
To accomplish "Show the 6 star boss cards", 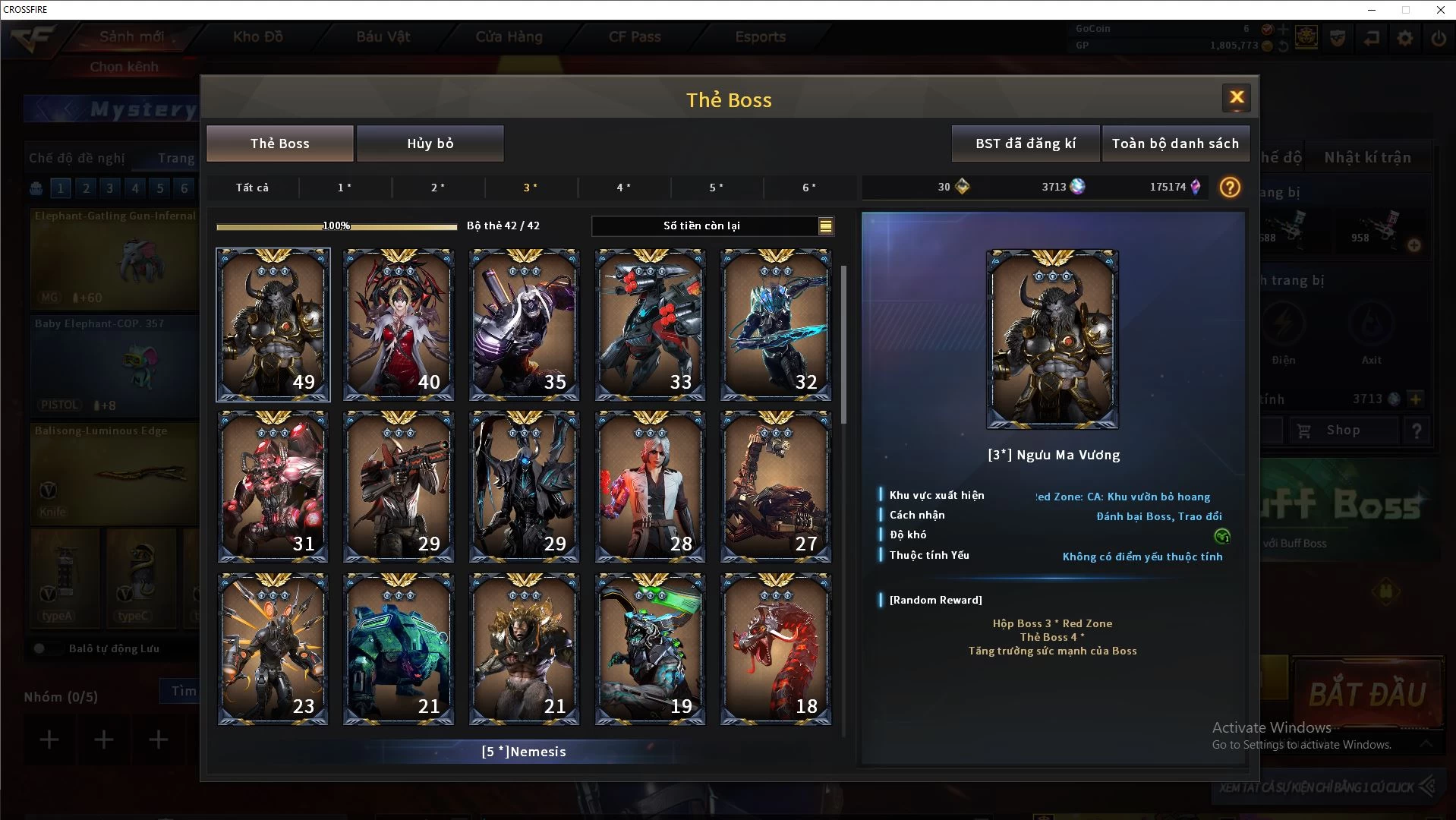I will coord(809,188).
